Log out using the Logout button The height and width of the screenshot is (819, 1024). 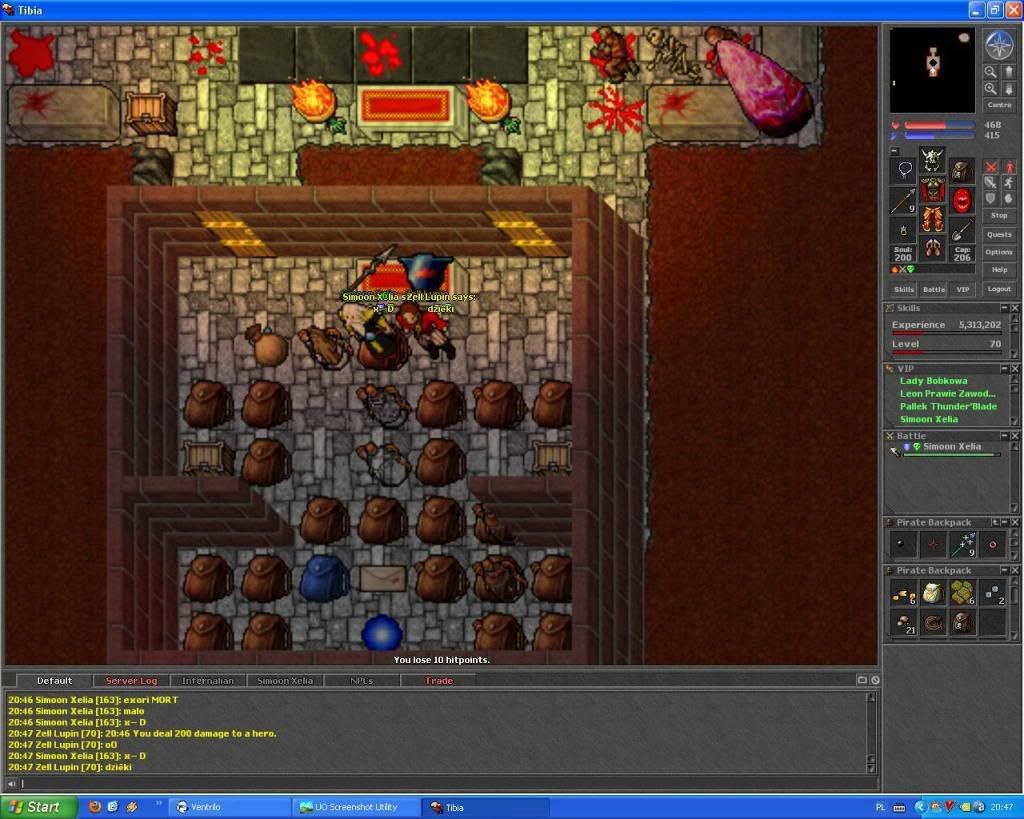998,289
